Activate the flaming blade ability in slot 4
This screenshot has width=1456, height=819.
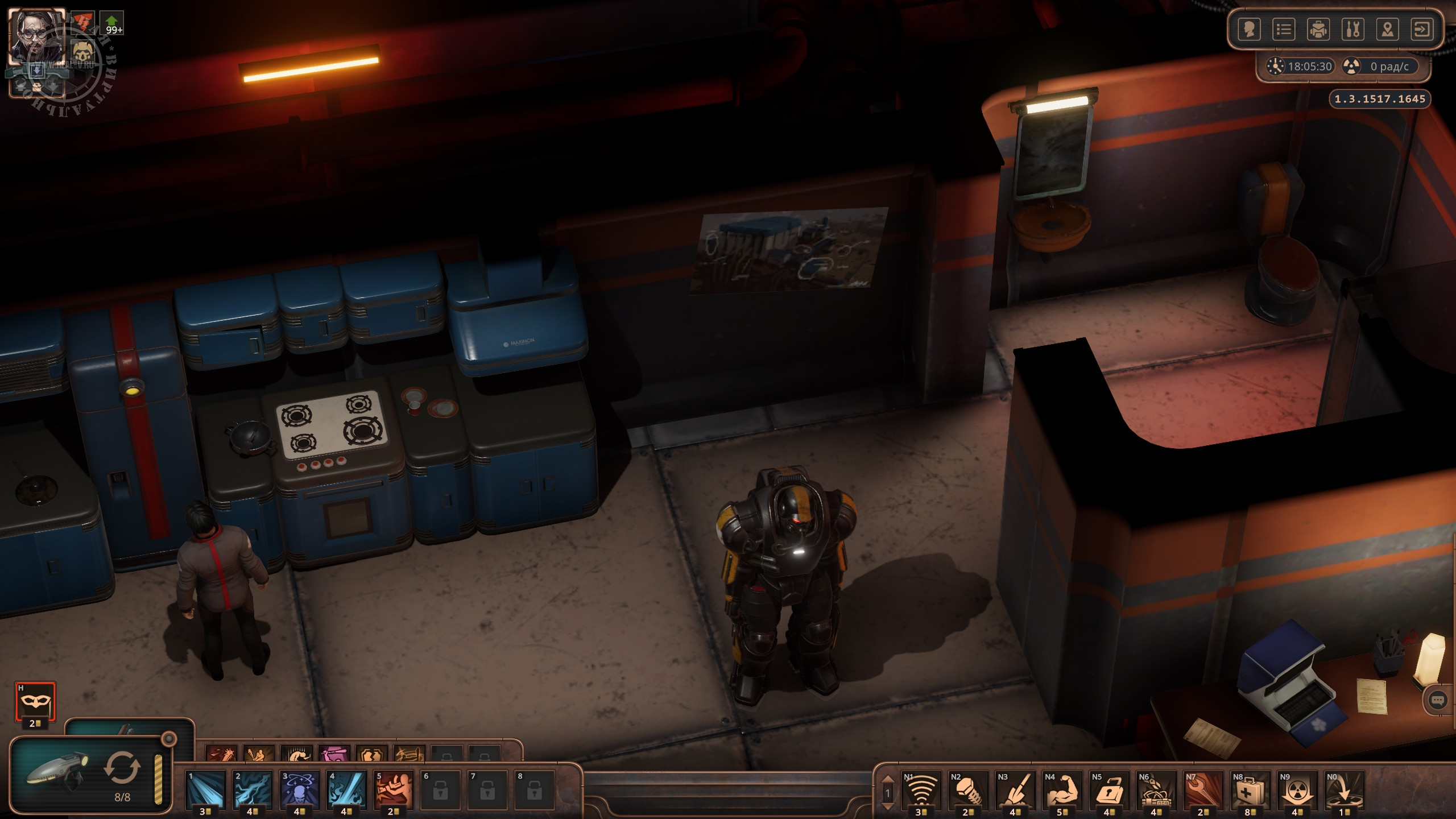point(346,789)
